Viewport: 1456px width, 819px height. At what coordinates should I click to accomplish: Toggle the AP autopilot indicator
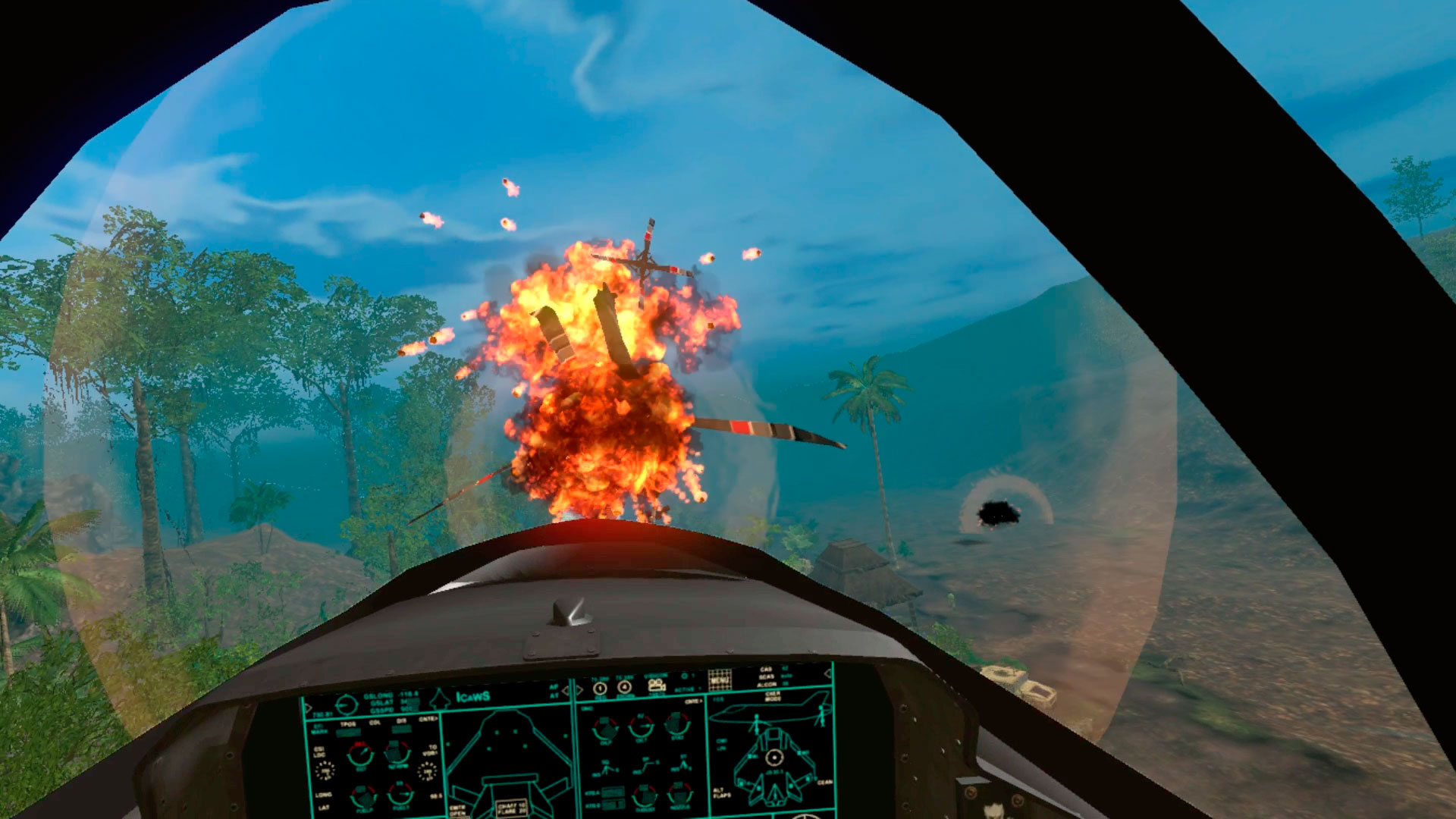pyautogui.click(x=552, y=689)
